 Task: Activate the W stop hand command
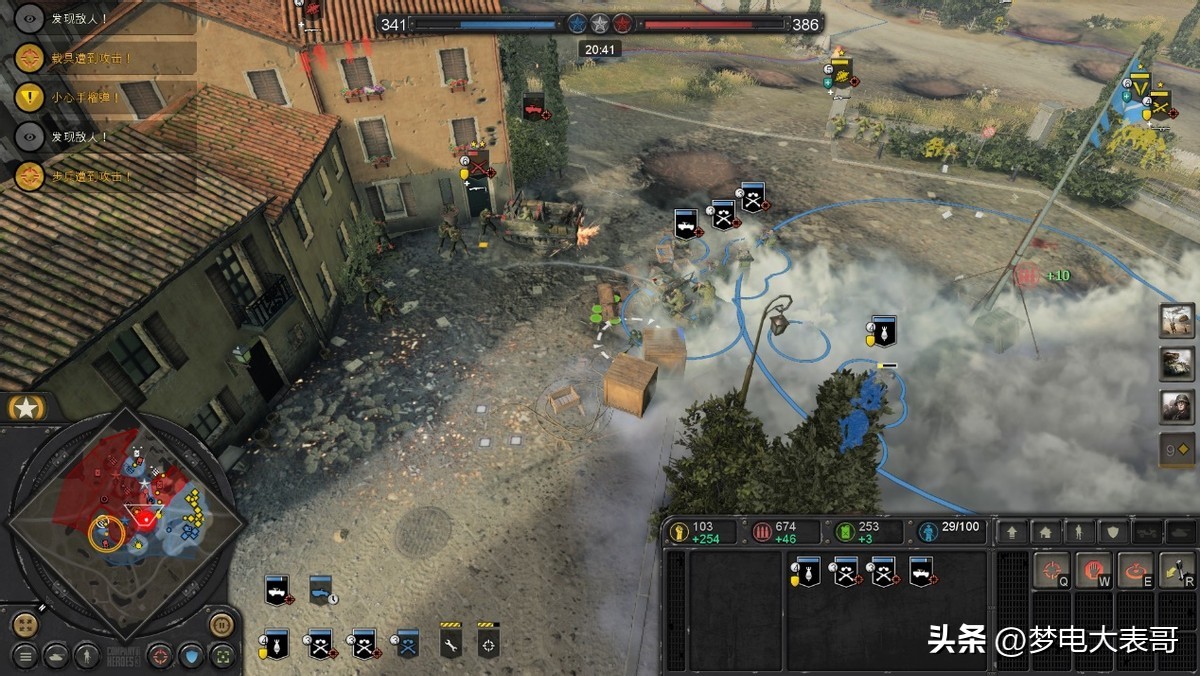pos(1093,571)
